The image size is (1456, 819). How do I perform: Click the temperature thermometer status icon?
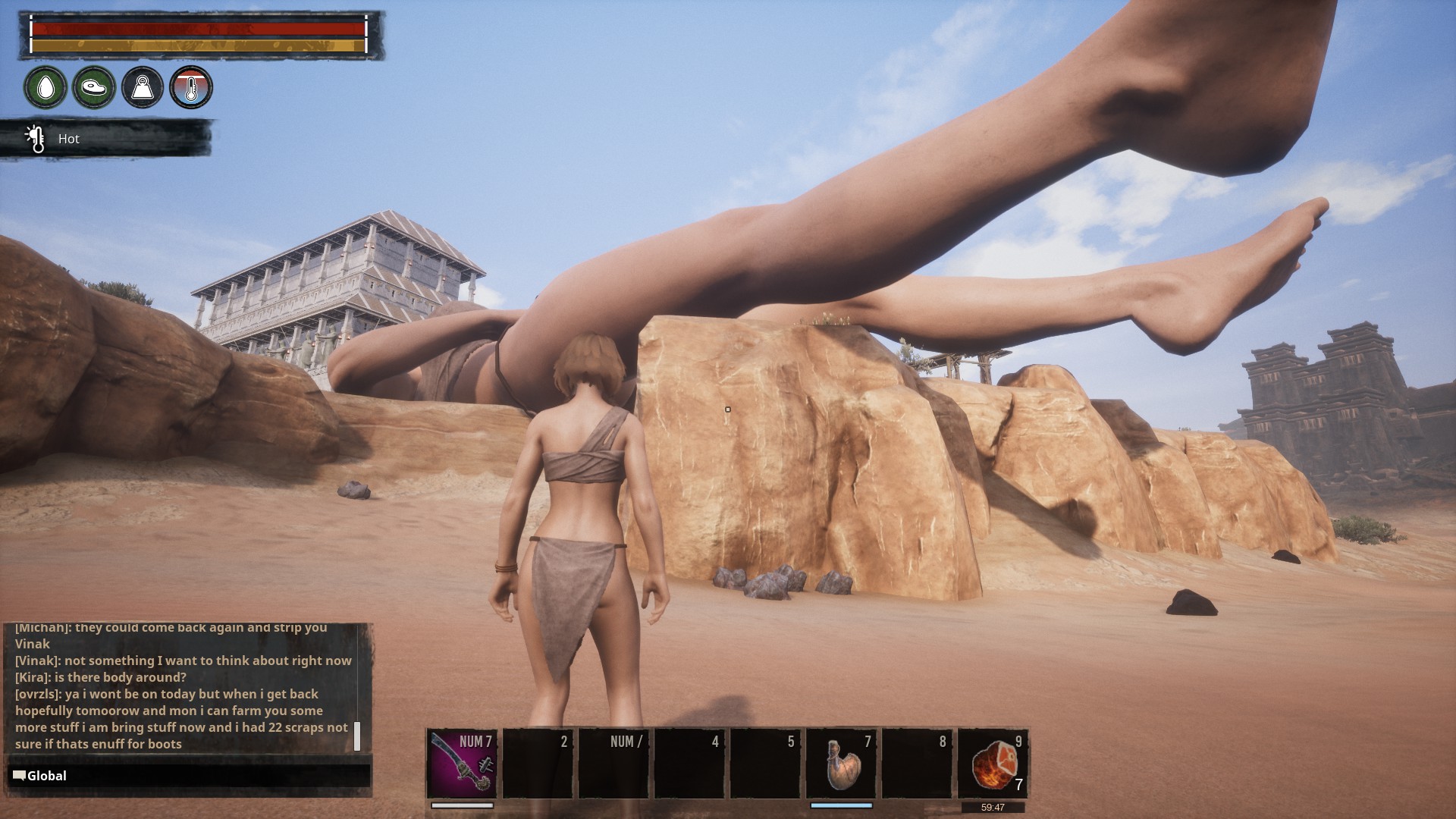tap(191, 87)
